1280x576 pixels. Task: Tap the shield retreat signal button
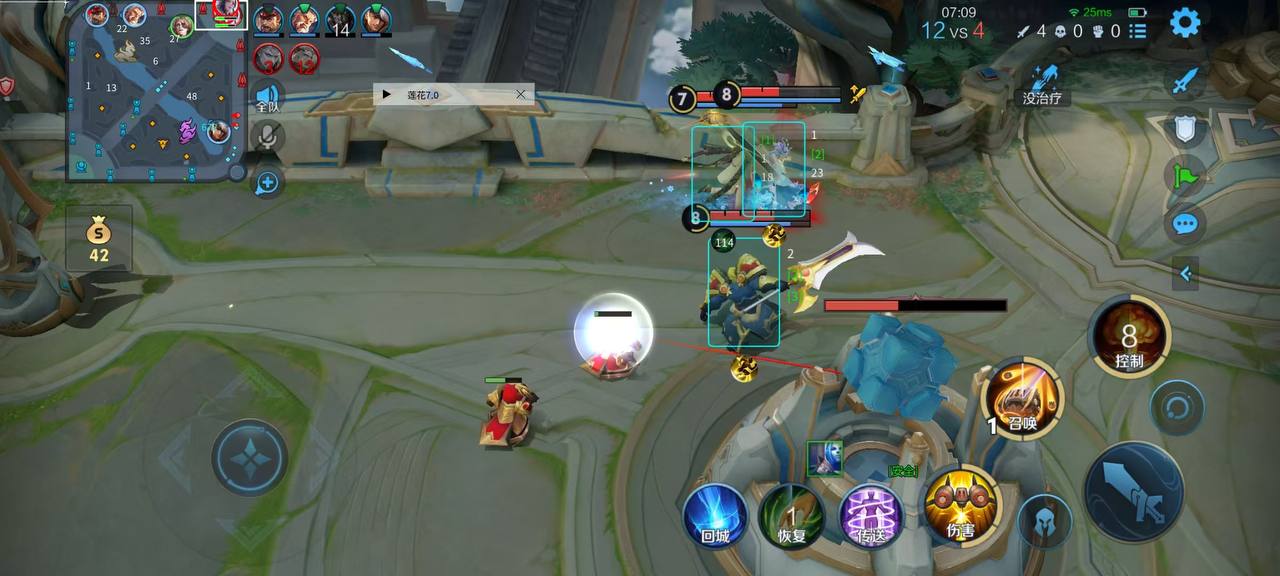[1185, 128]
